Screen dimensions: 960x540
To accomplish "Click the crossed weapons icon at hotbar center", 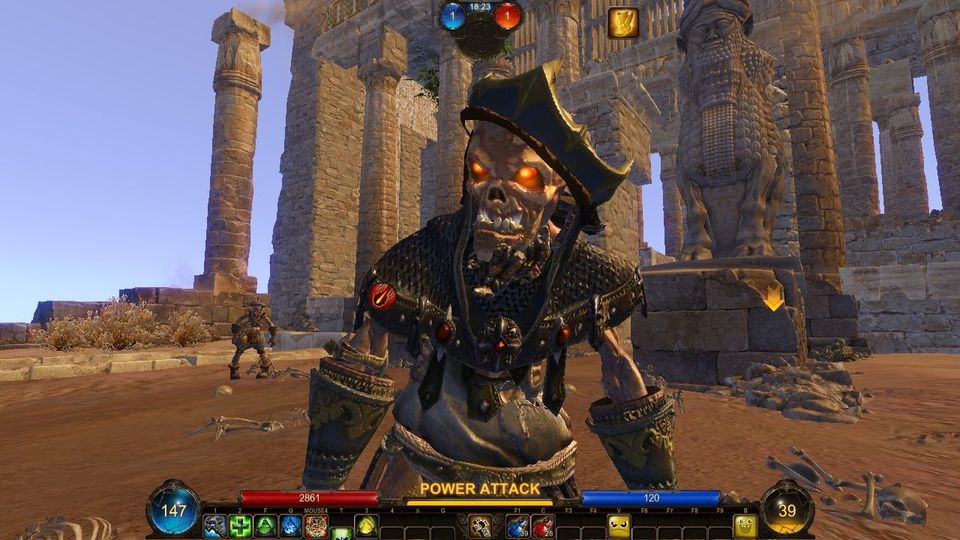I will coord(481,526).
